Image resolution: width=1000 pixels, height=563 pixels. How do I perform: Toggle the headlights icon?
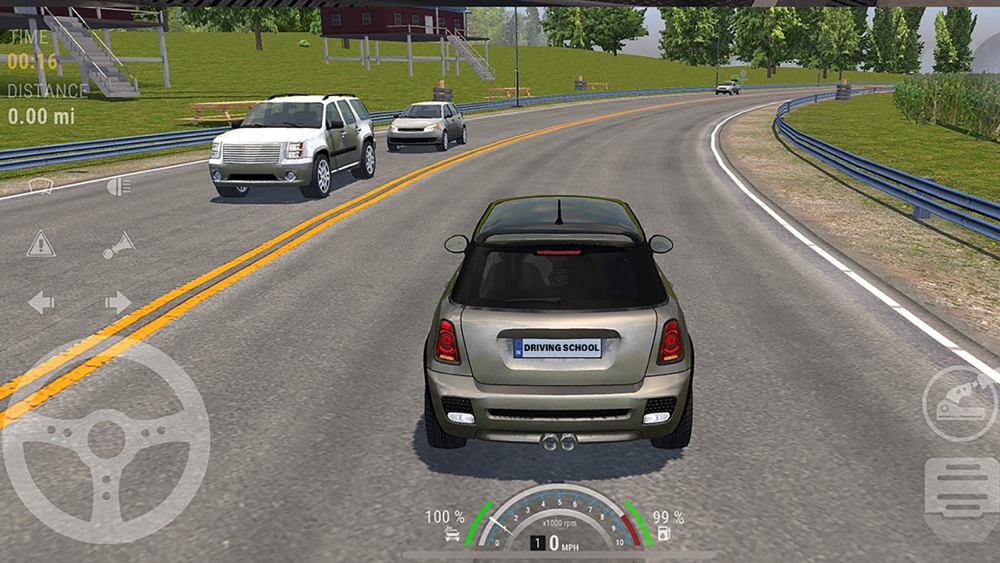click(118, 185)
